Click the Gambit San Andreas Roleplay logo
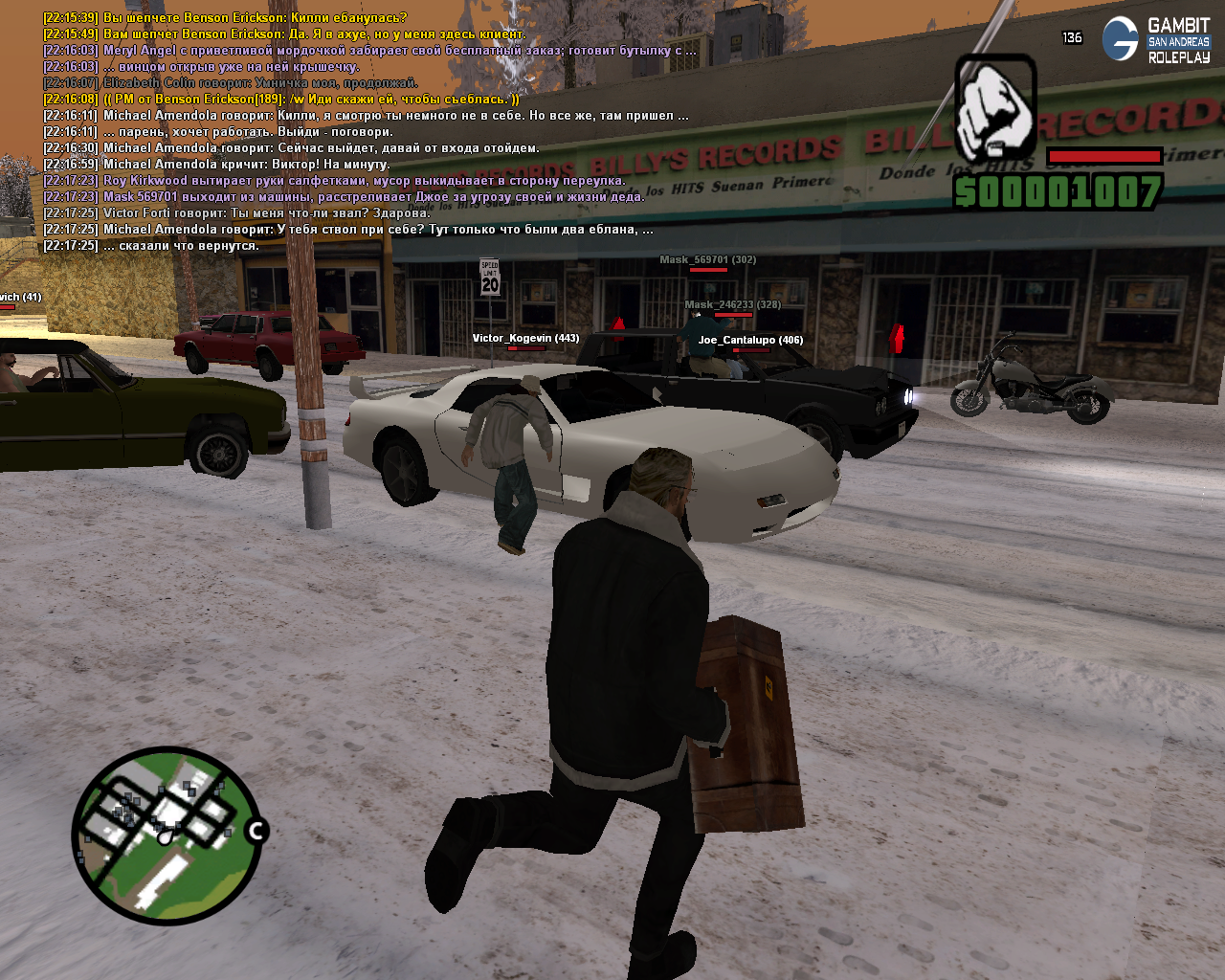The height and width of the screenshot is (980, 1225). click(1156, 40)
